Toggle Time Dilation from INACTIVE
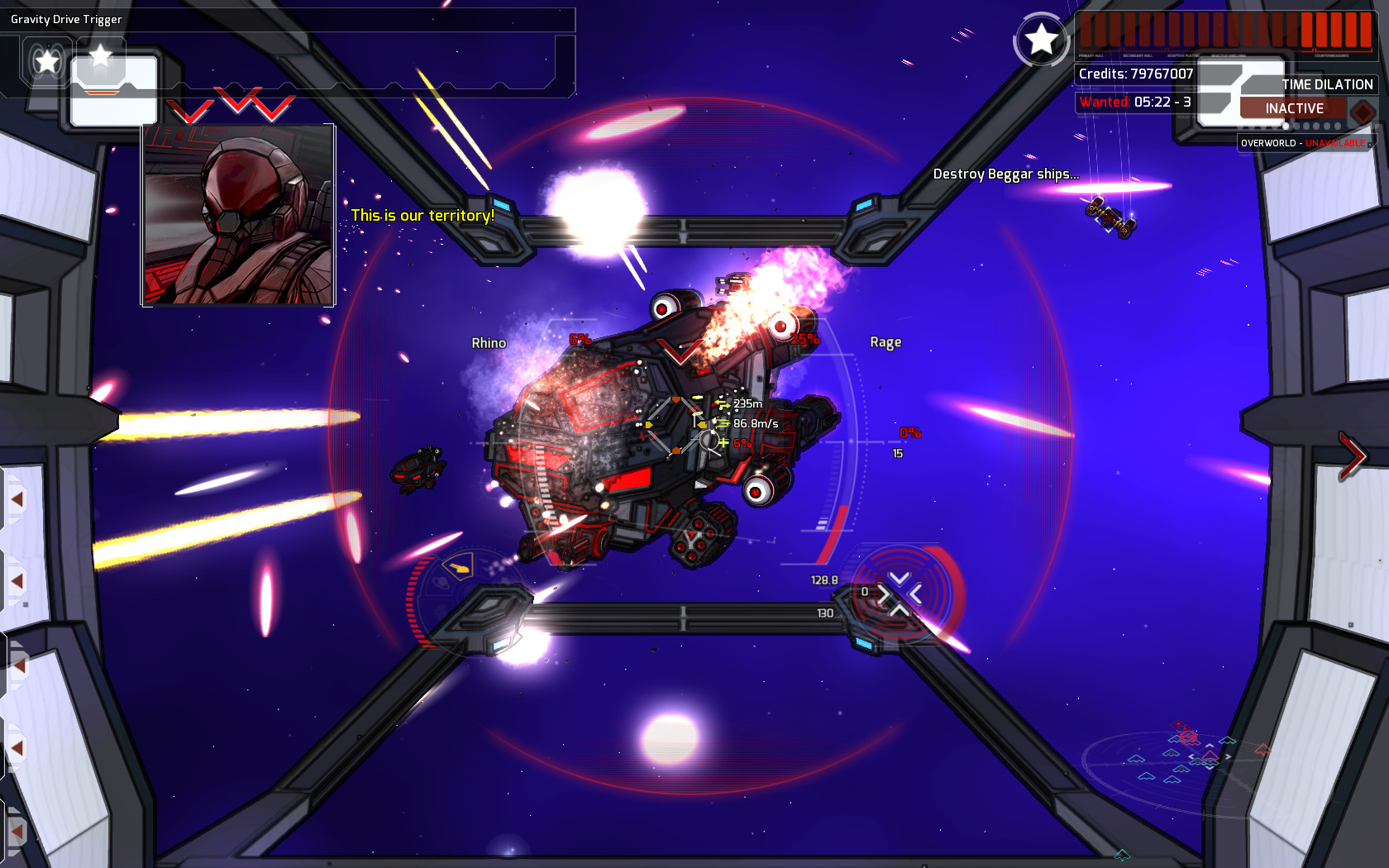1389x868 pixels. [x=1292, y=107]
